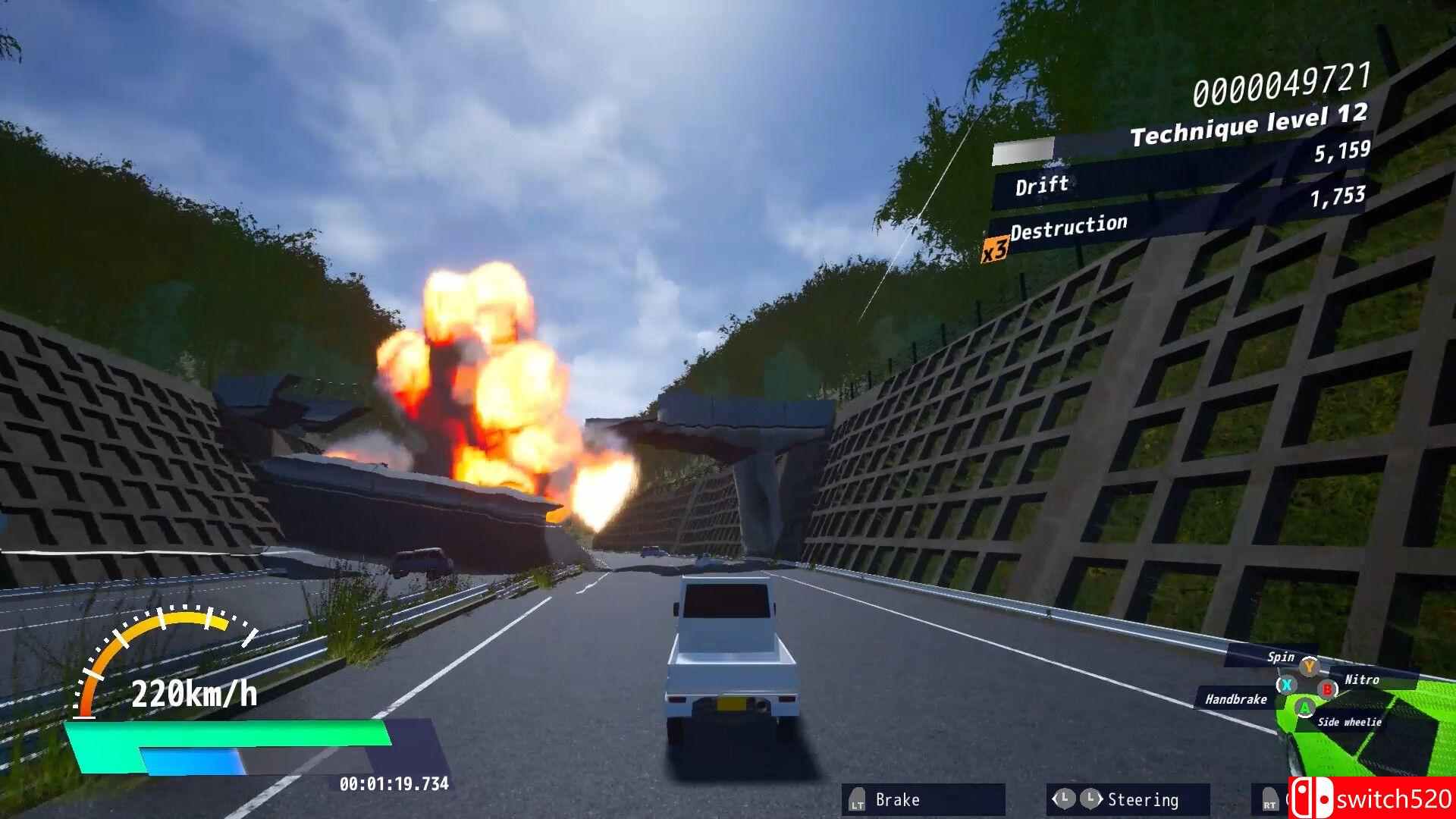Expand the Technique level 12 header
1456x819 pixels.
tap(1248, 121)
